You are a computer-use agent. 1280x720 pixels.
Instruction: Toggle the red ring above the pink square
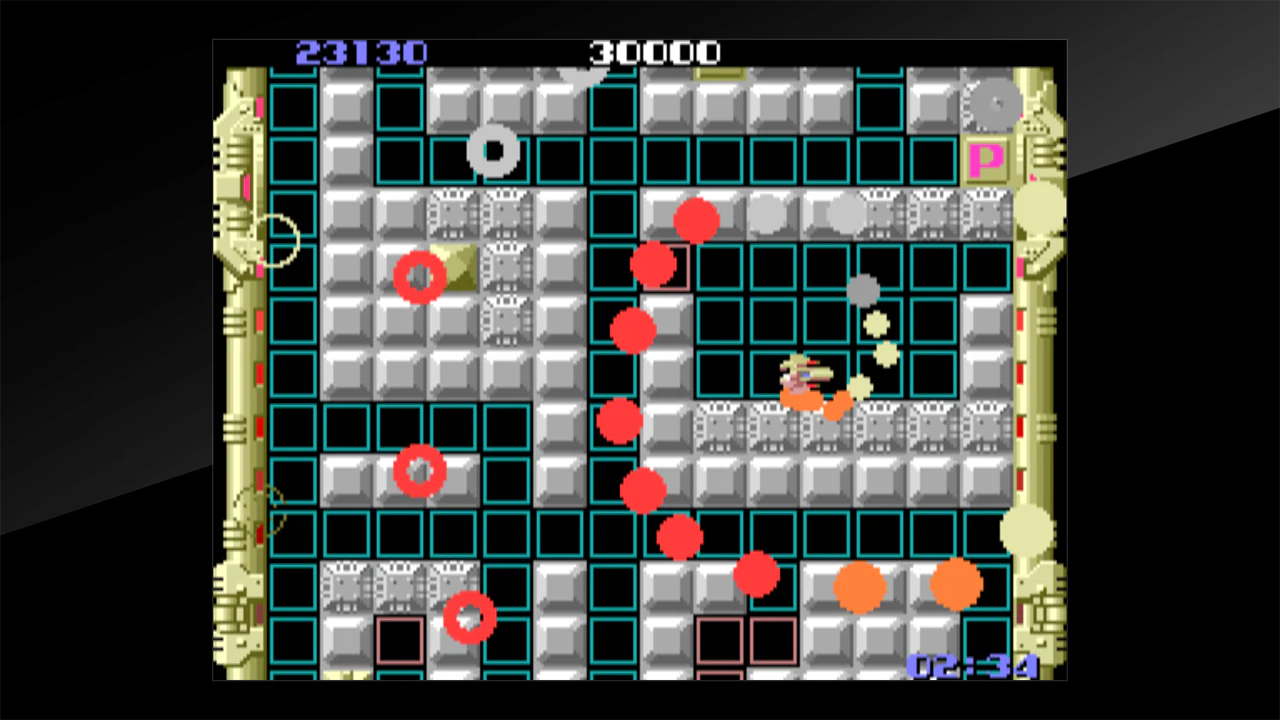(x=467, y=617)
